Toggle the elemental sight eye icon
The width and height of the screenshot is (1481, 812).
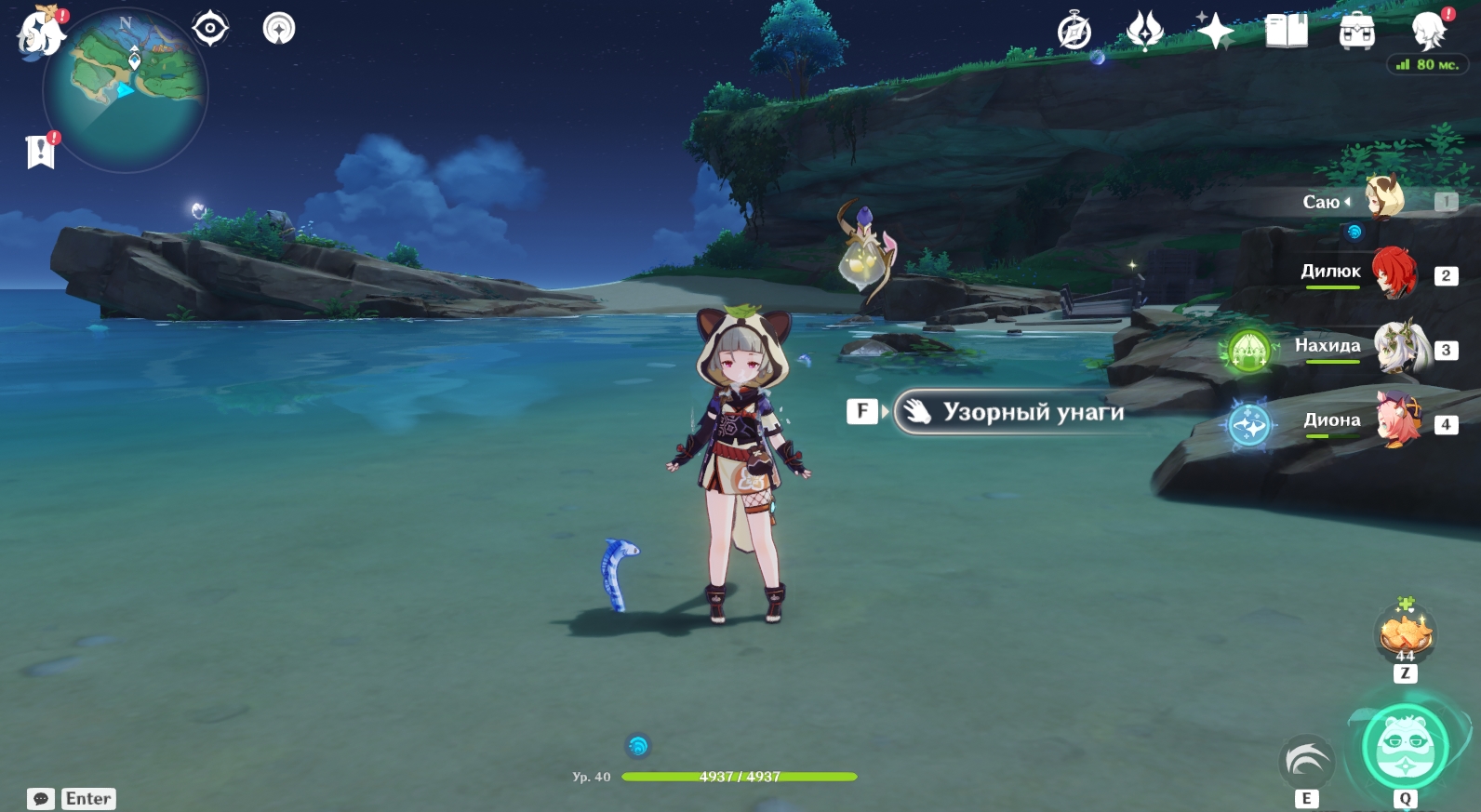[210, 29]
